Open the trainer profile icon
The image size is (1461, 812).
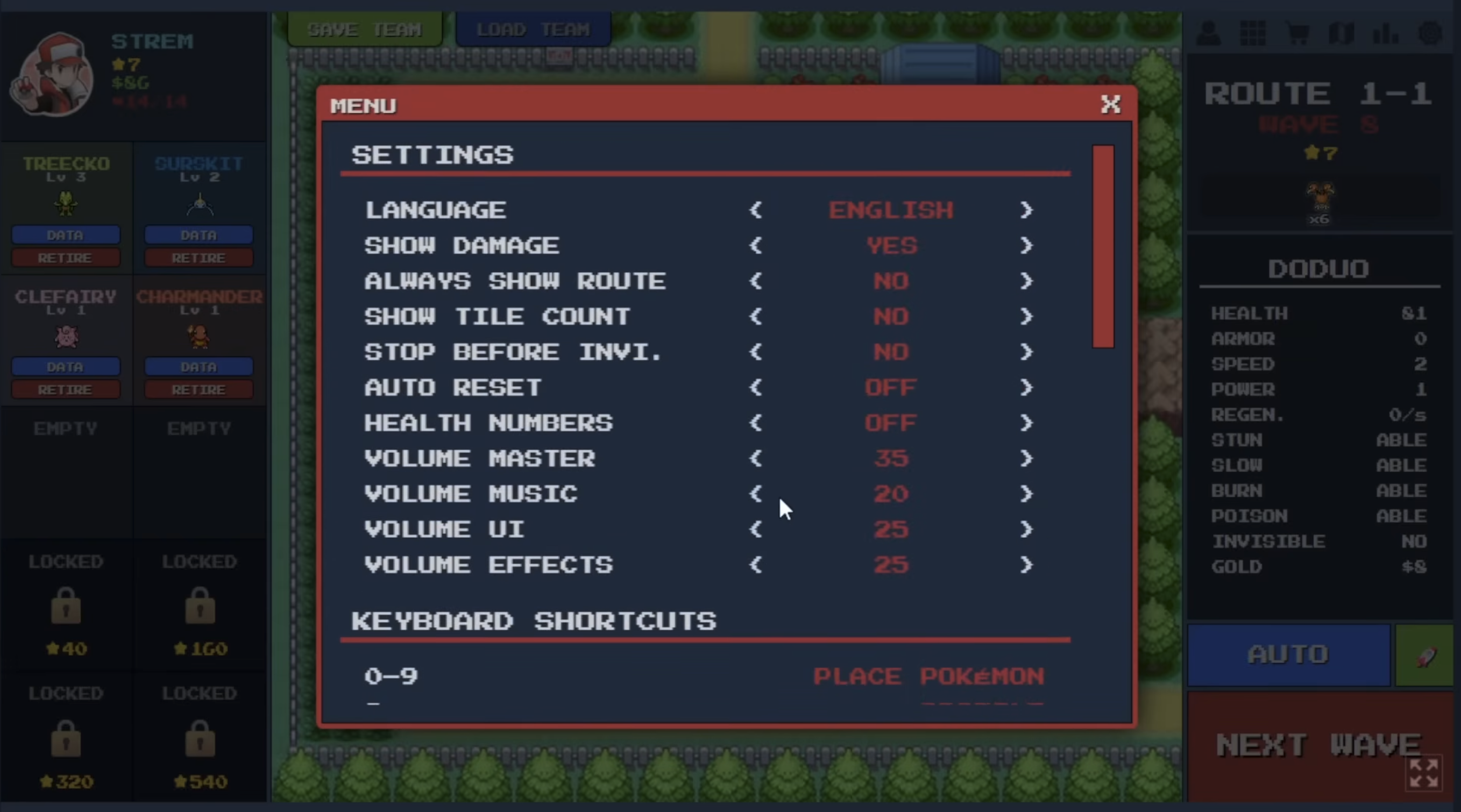(x=1208, y=34)
